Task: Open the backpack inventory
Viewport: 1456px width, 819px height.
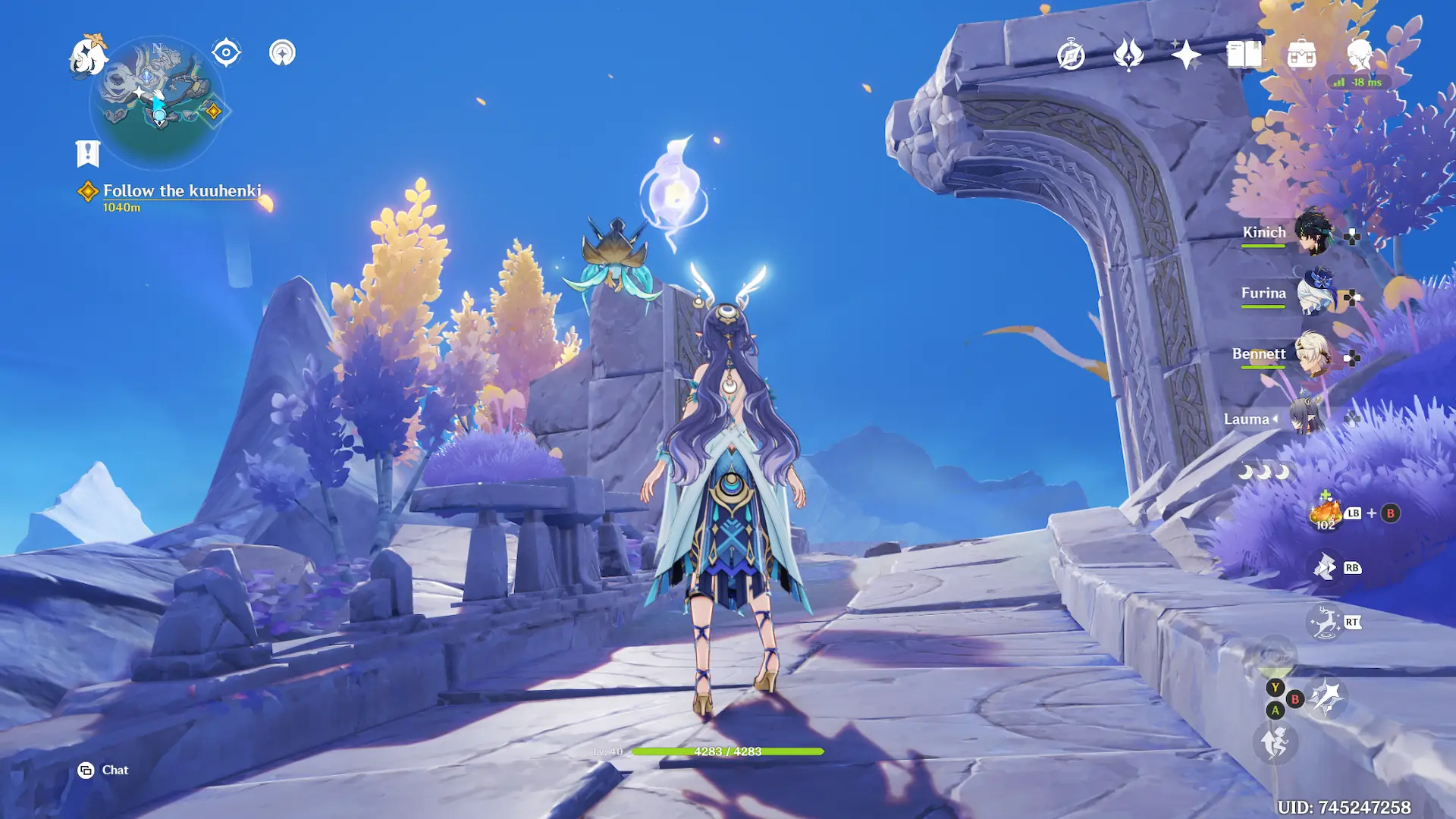Action: 1301,55
